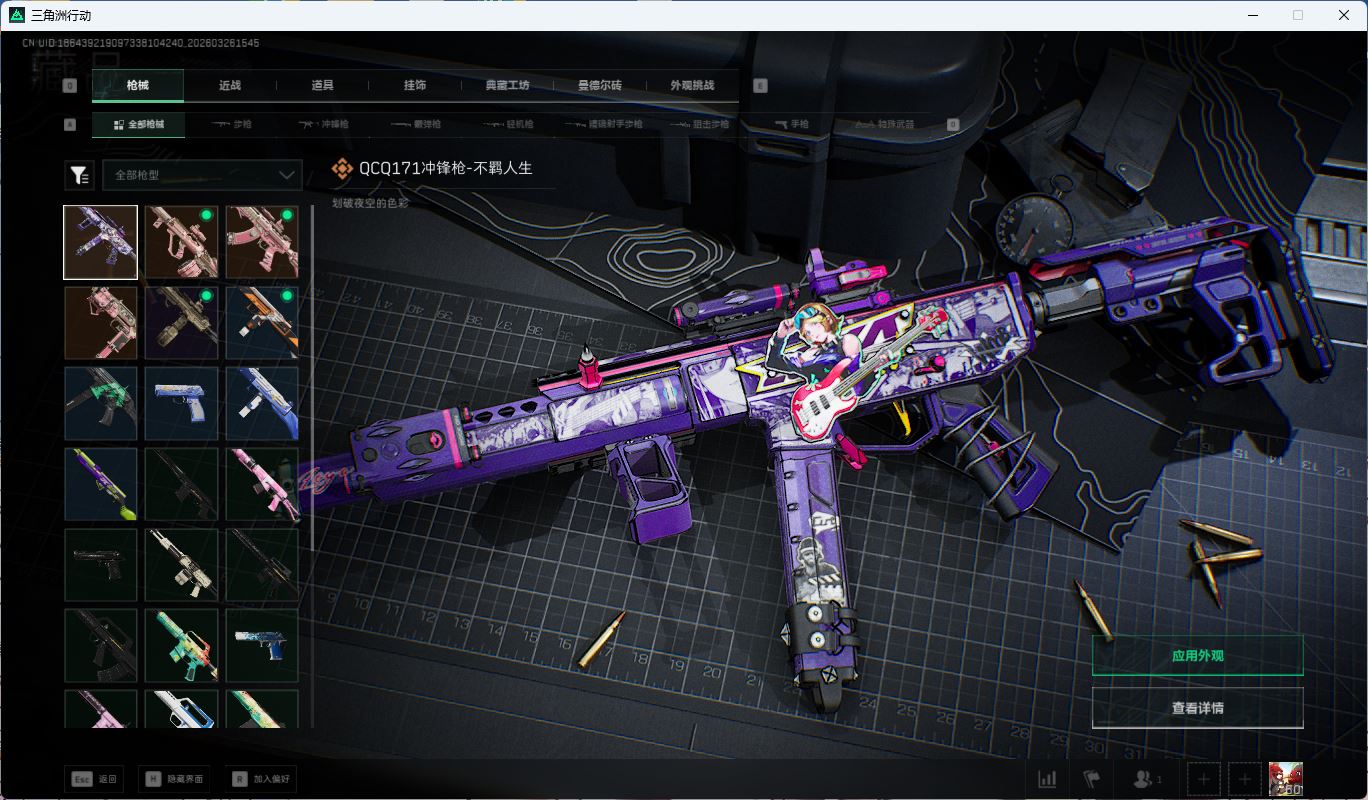Apply the skin with 应用外观 button
Screen dimensions: 1368x800
click(x=1197, y=656)
